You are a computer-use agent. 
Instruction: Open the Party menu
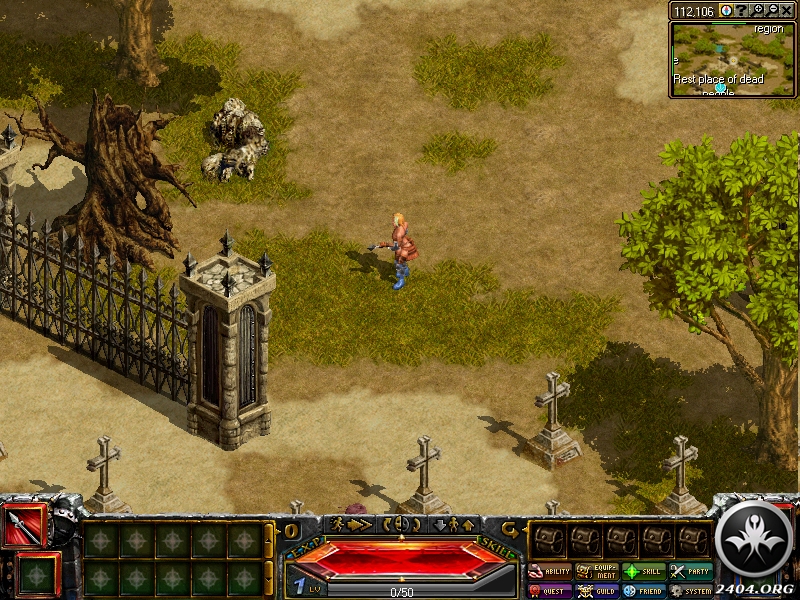tap(690, 572)
